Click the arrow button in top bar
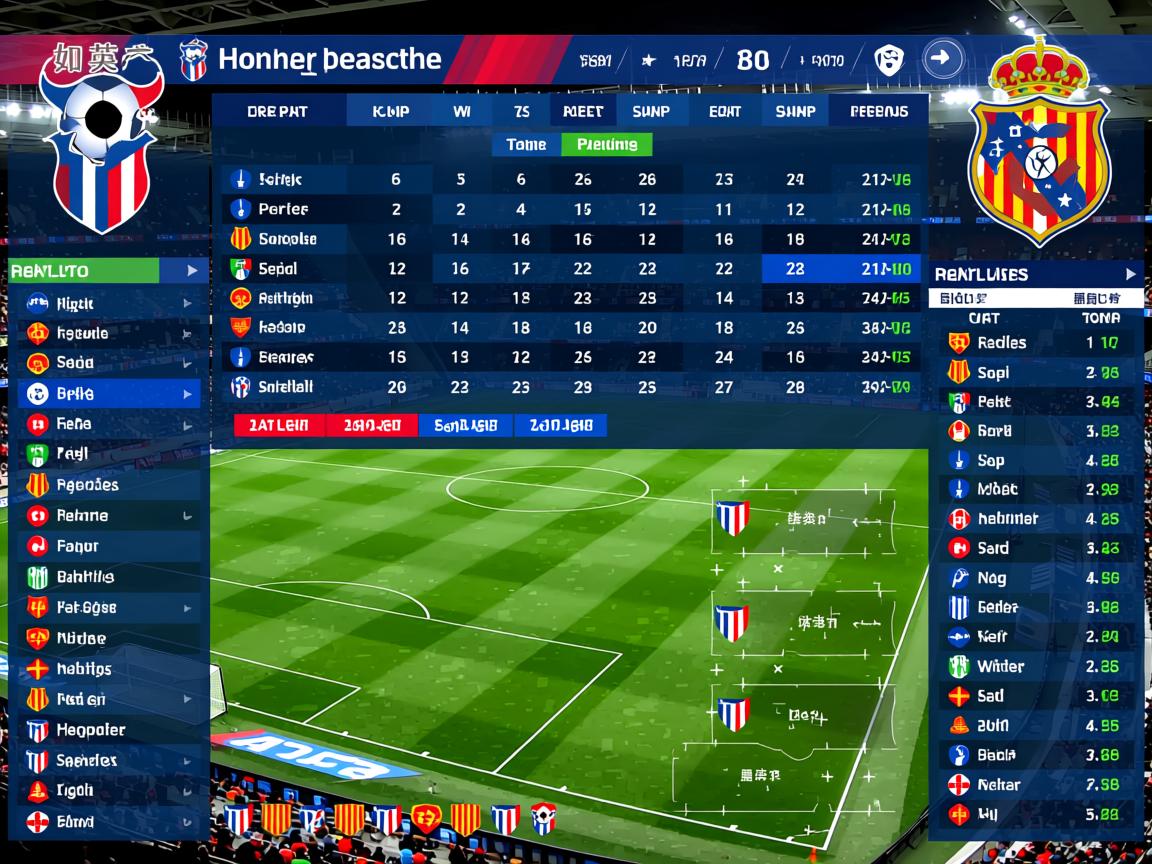Image resolution: width=1152 pixels, height=864 pixels. point(940,59)
